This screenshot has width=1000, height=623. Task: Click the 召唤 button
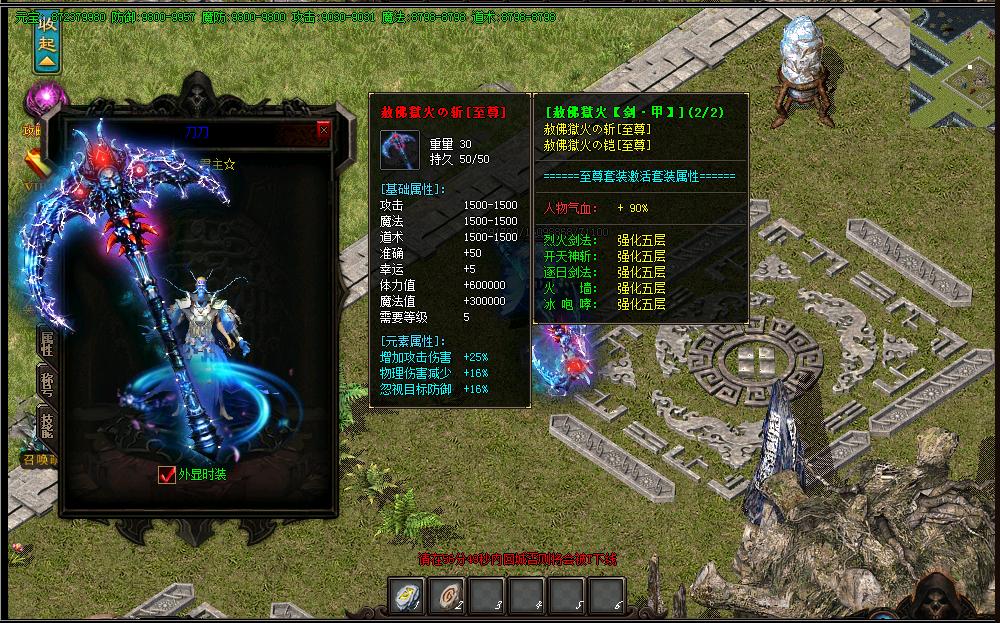[x=41, y=460]
